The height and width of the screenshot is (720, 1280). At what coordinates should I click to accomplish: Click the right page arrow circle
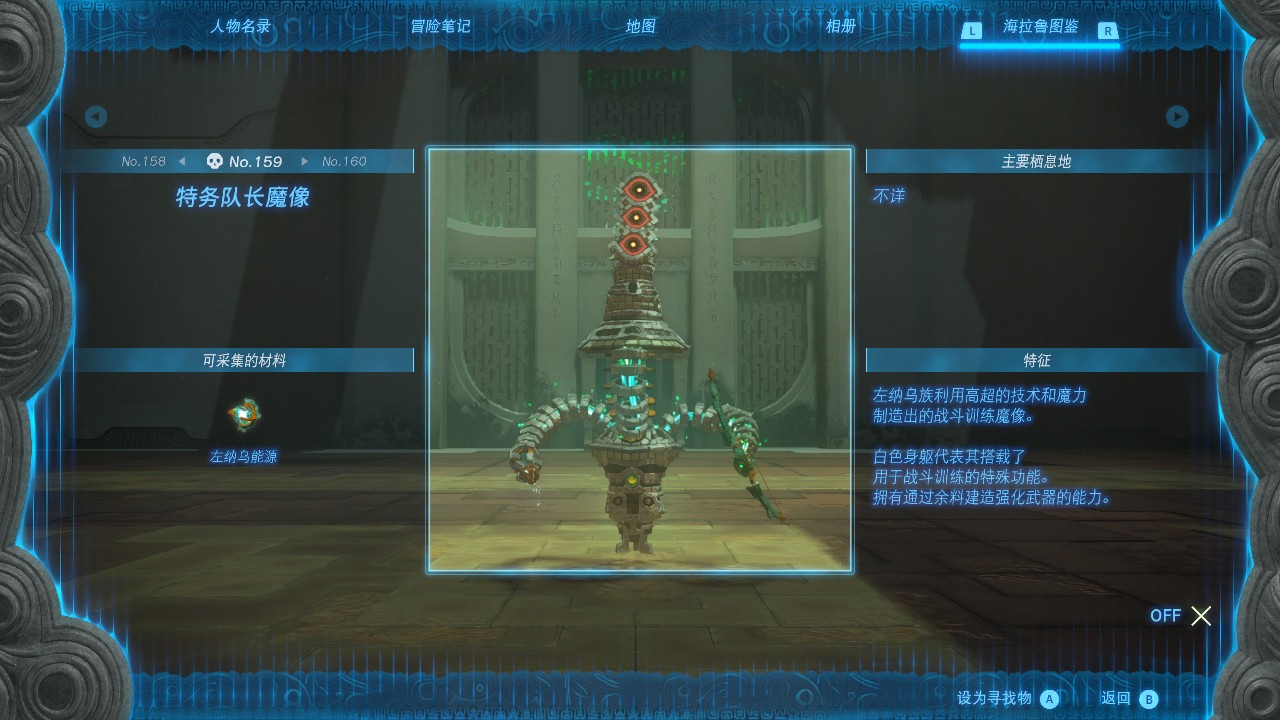(x=1177, y=117)
